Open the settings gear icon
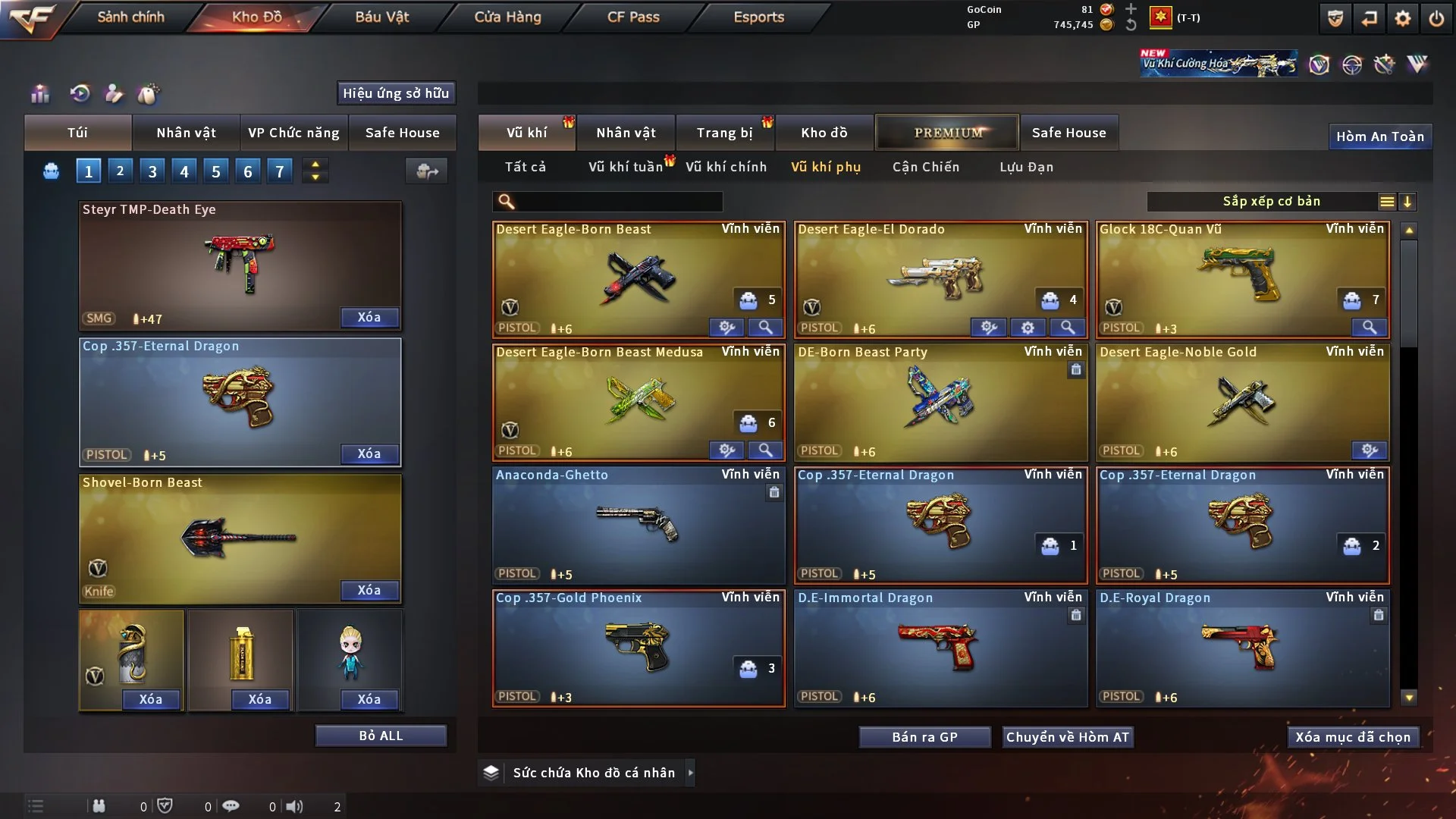 [x=1402, y=18]
